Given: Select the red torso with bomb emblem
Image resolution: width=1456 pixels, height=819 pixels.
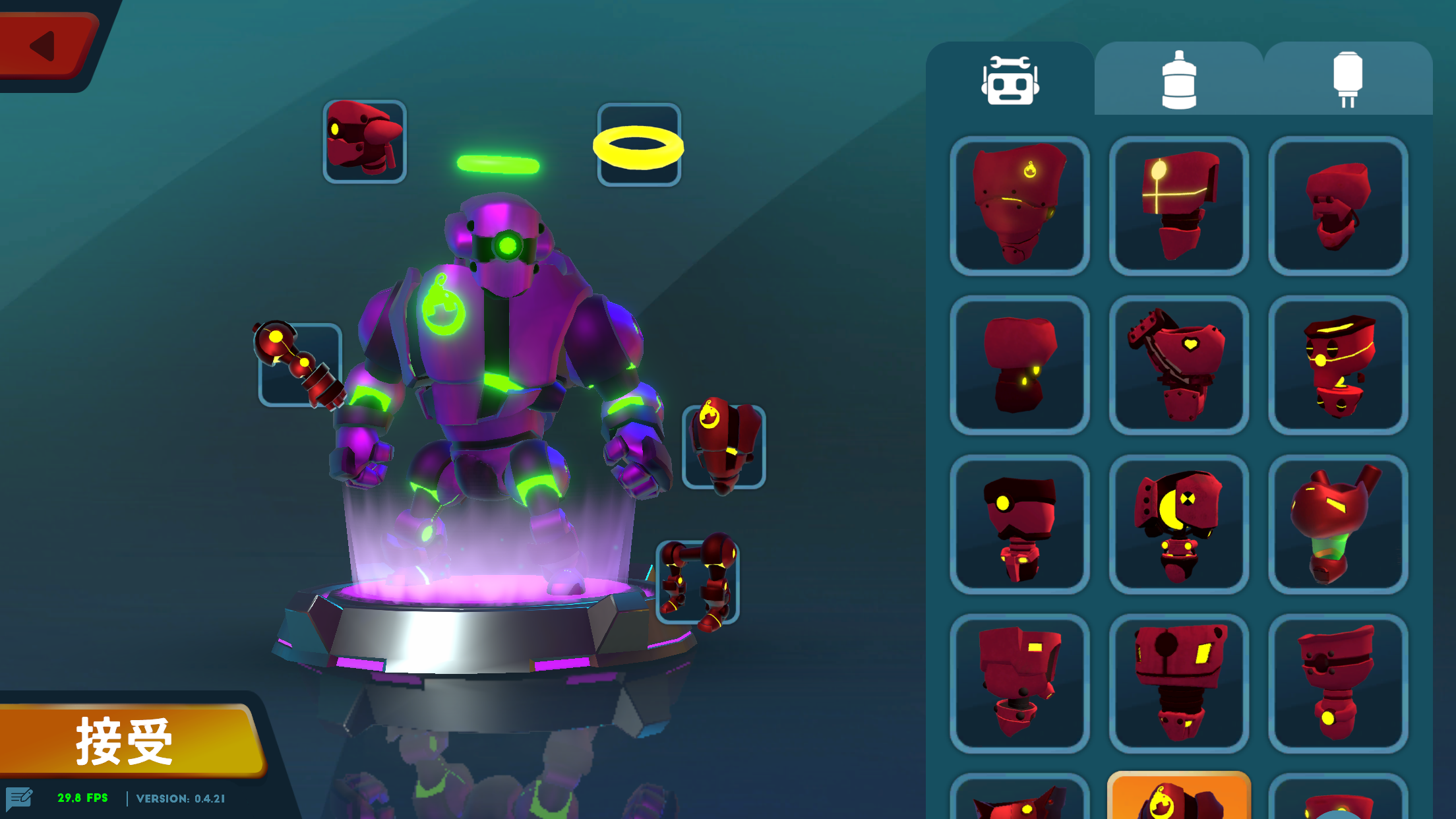Looking at the screenshot, I should tap(1019, 206).
